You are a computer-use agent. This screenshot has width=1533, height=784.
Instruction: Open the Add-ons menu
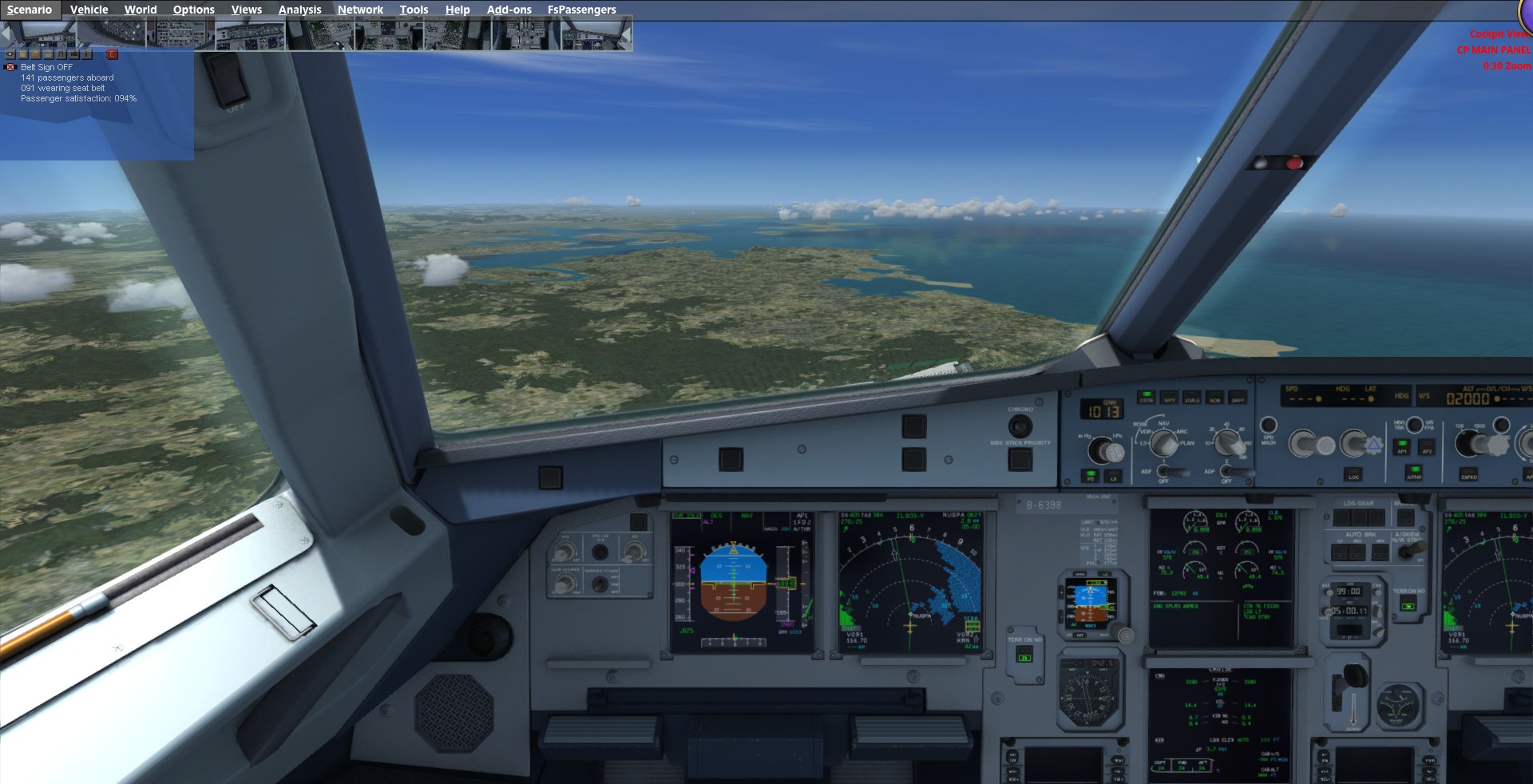coord(509,10)
